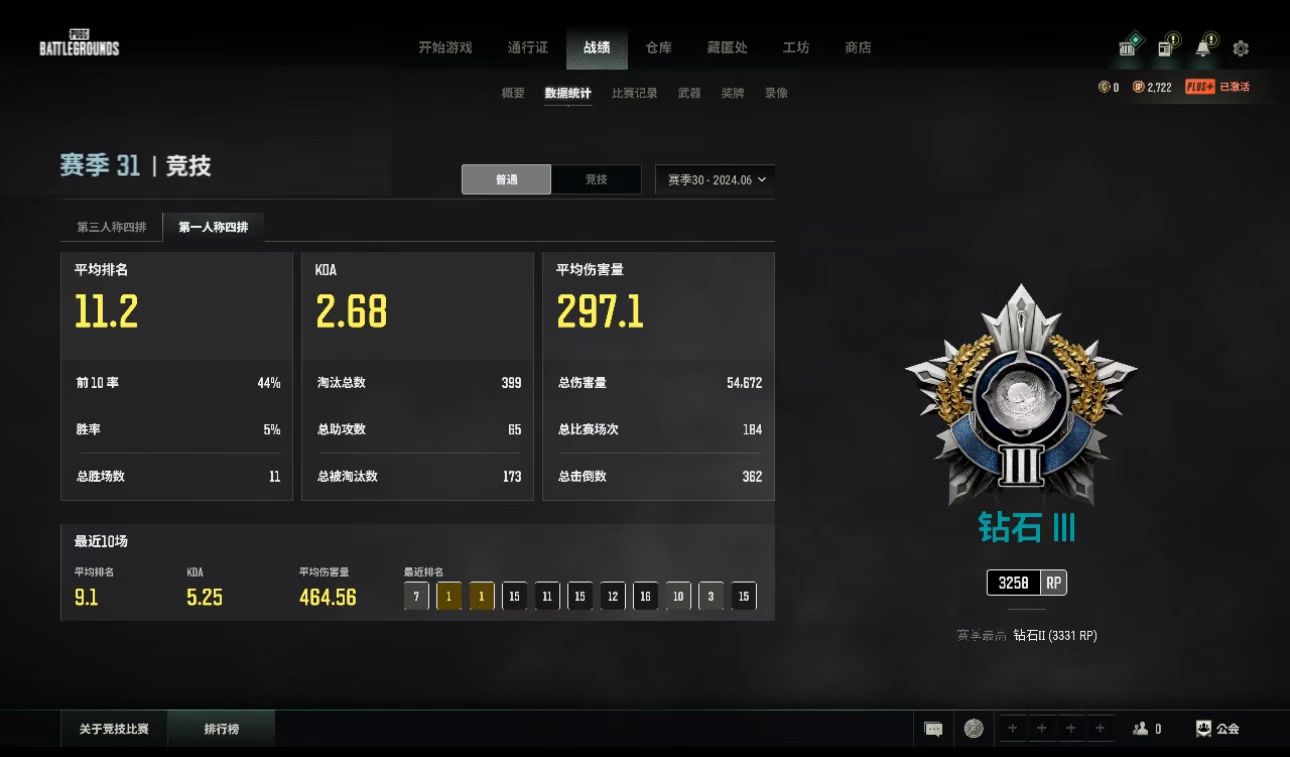Go to the 通行证 pass tab
This screenshot has width=1290, height=757.
tap(527, 47)
